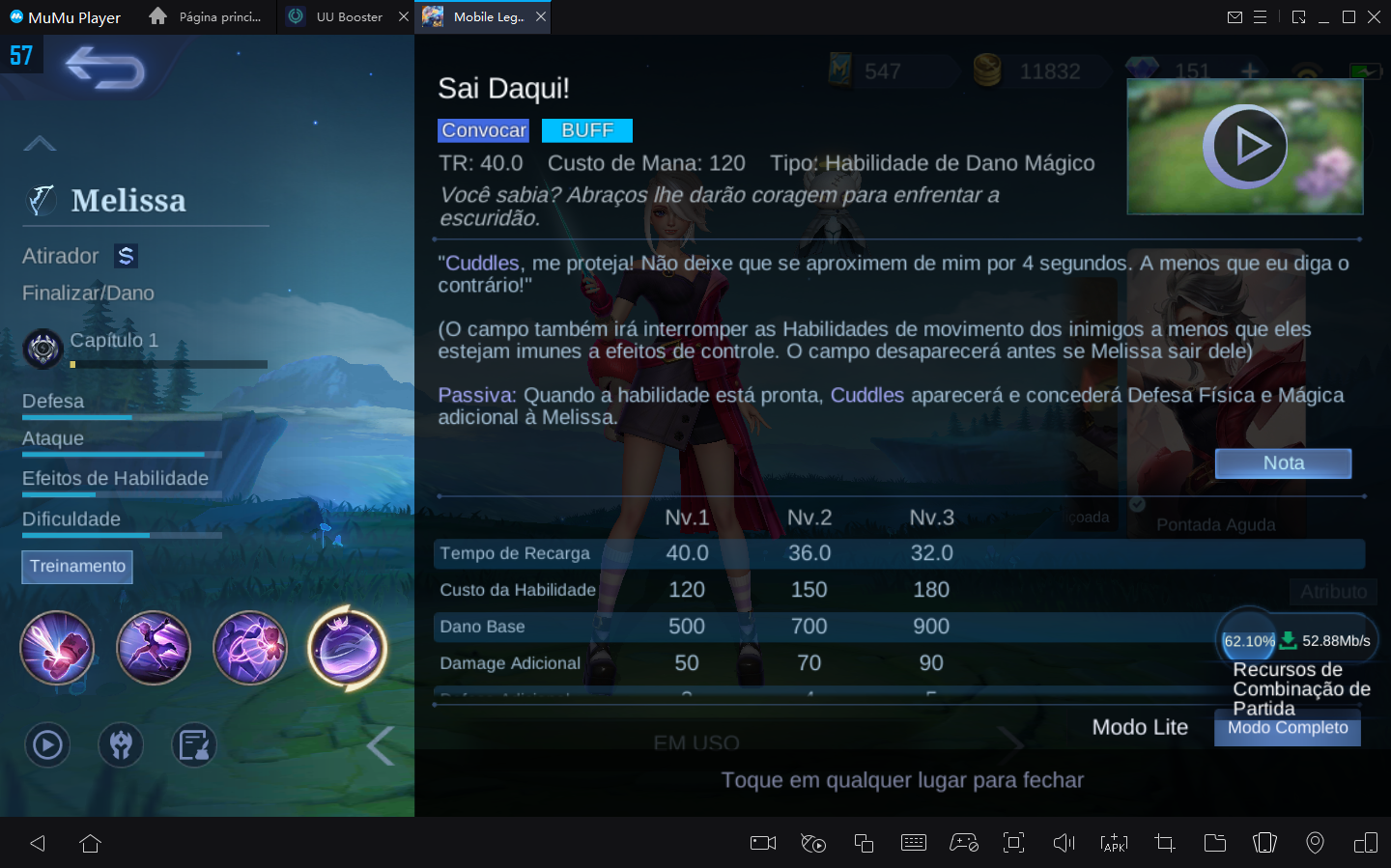Play the skill preview video
Viewport: 1391px width, 868px height.
(1246, 146)
